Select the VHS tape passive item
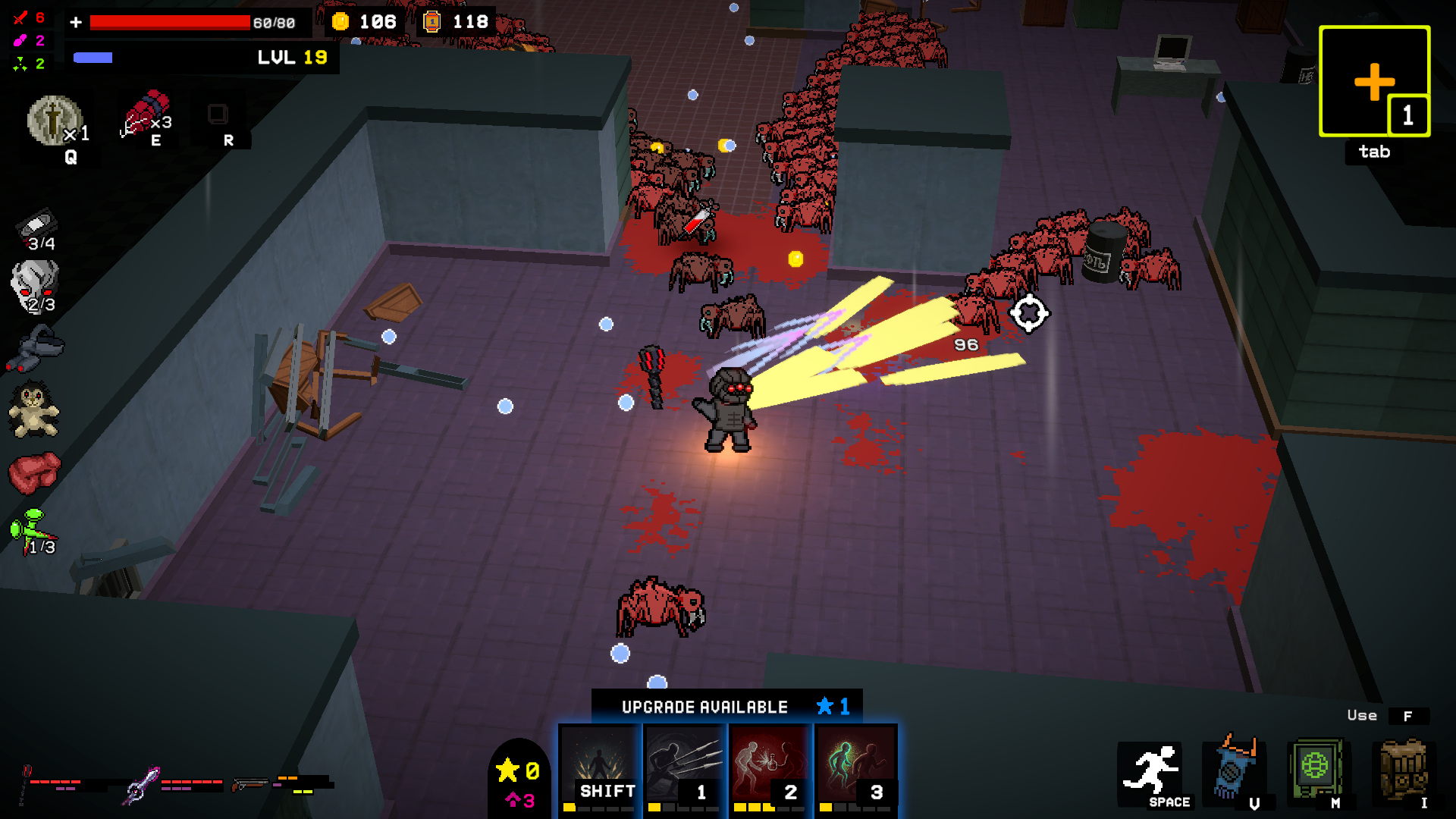The image size is (1456, 819). pos(36,226)
